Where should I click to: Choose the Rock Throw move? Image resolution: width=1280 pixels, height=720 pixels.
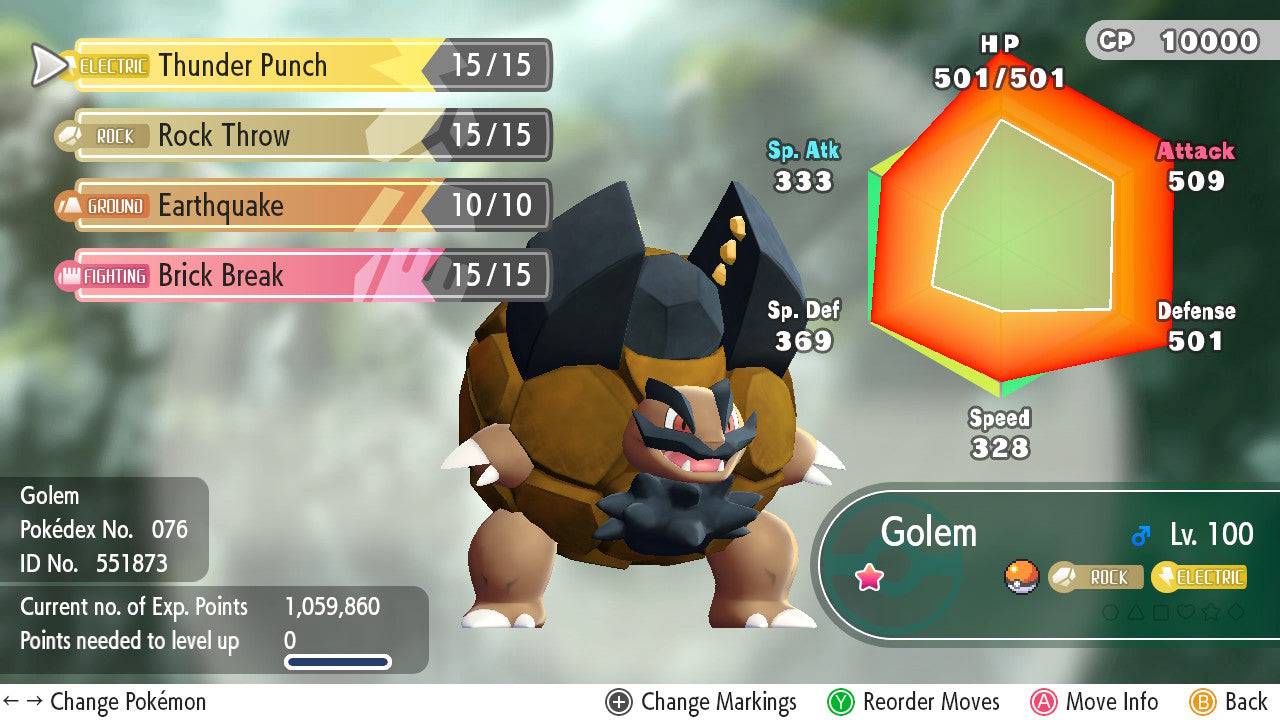coord(300,136)
